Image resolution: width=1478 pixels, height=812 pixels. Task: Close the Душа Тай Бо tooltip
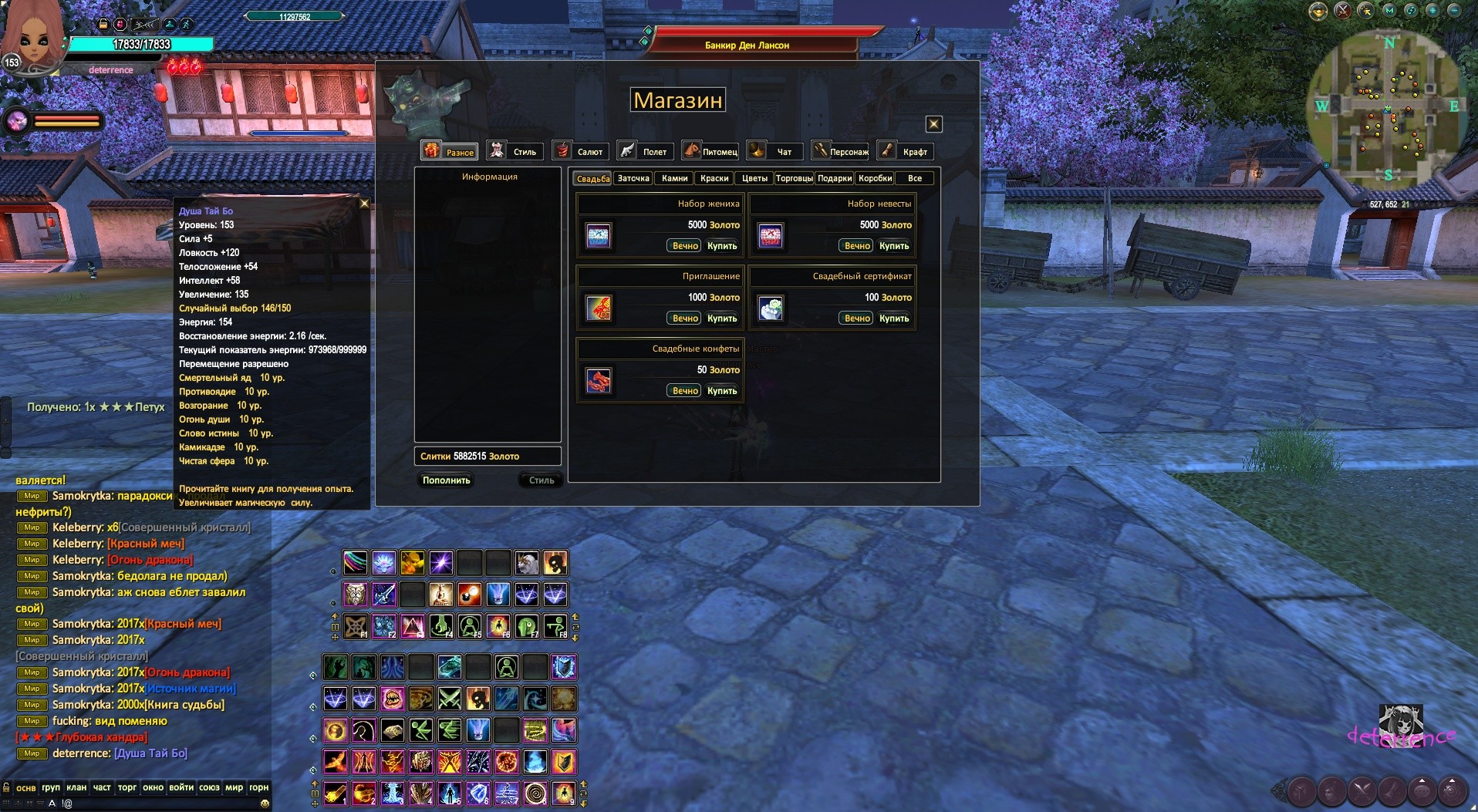365,204
